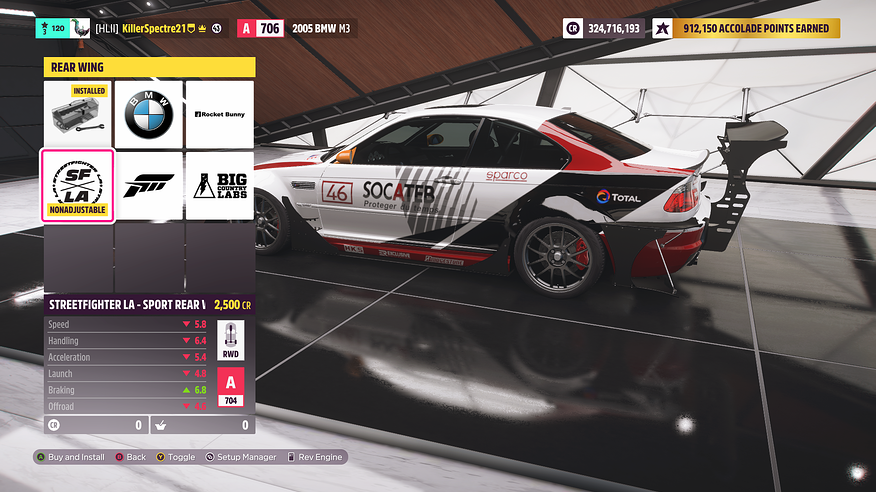The height and width of the screenshot is (492, 876).
Task: Select the Streetfighter LA nonadjustable wing
Action: tap(77, 185)
